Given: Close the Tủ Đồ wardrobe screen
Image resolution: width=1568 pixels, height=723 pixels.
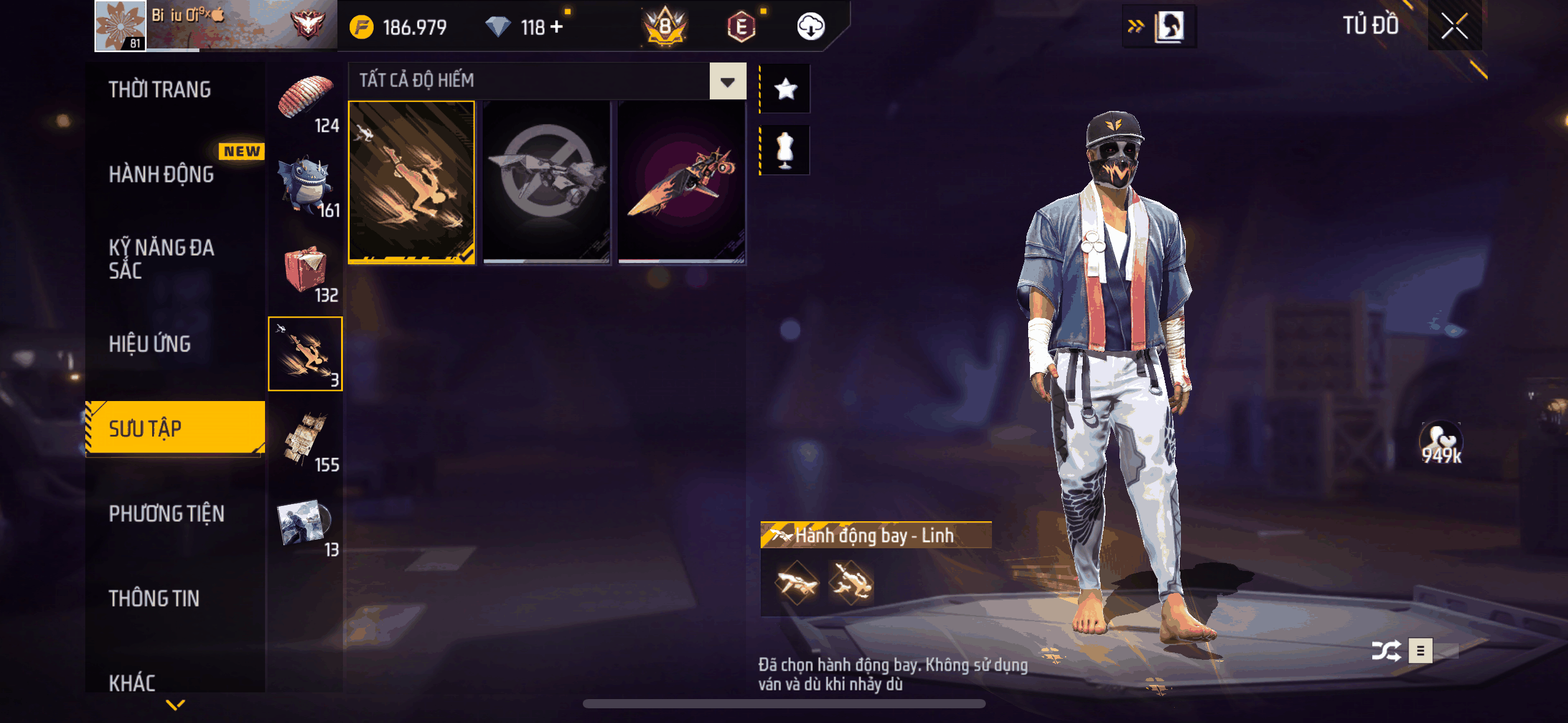Looking at the screenshot, I should [x=1454, y=26].
